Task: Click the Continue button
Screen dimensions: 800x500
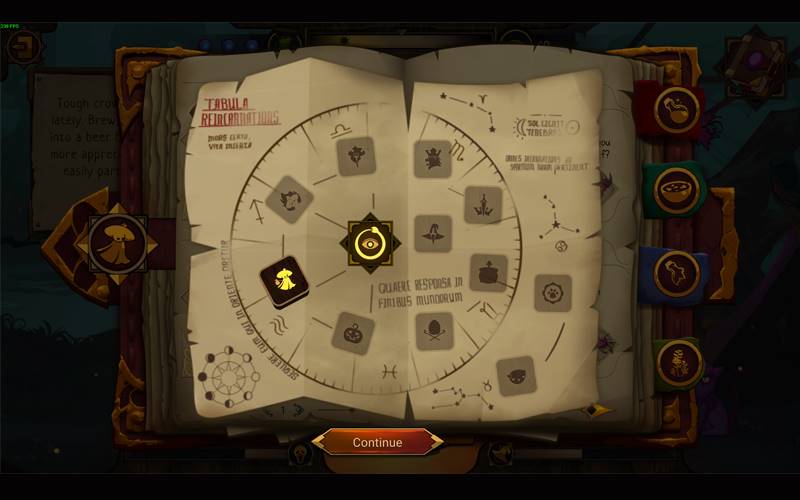Action: pos(378,442)
